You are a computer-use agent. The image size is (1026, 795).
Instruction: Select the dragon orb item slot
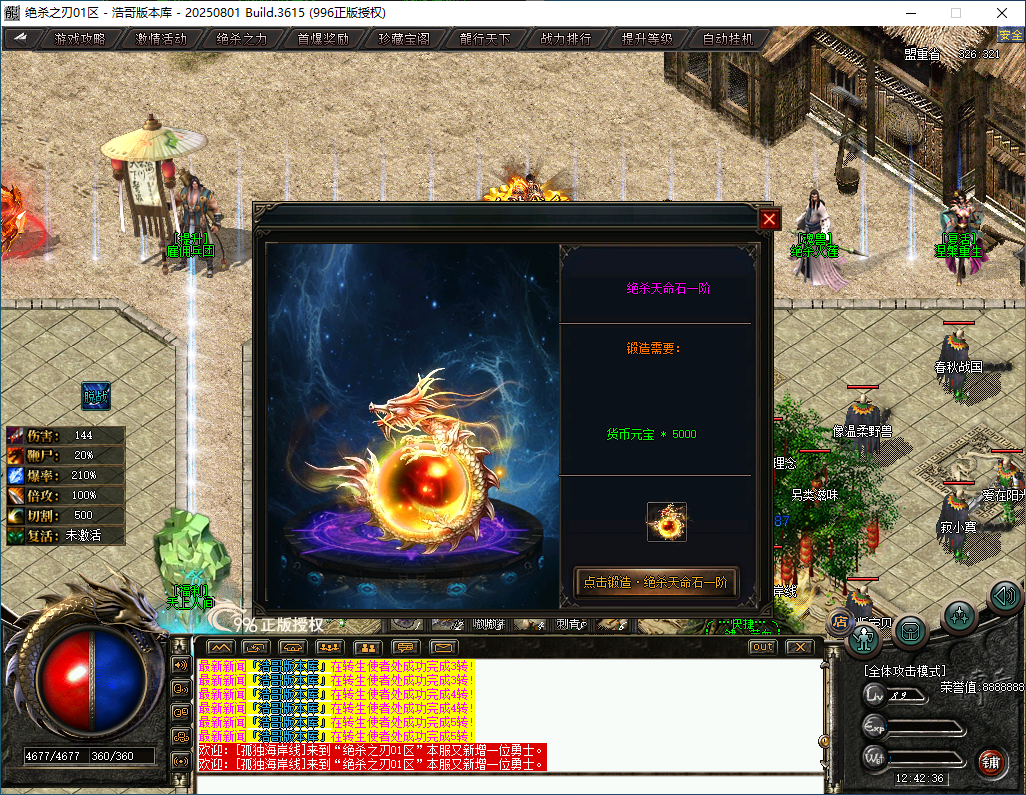tap(666, 522)
